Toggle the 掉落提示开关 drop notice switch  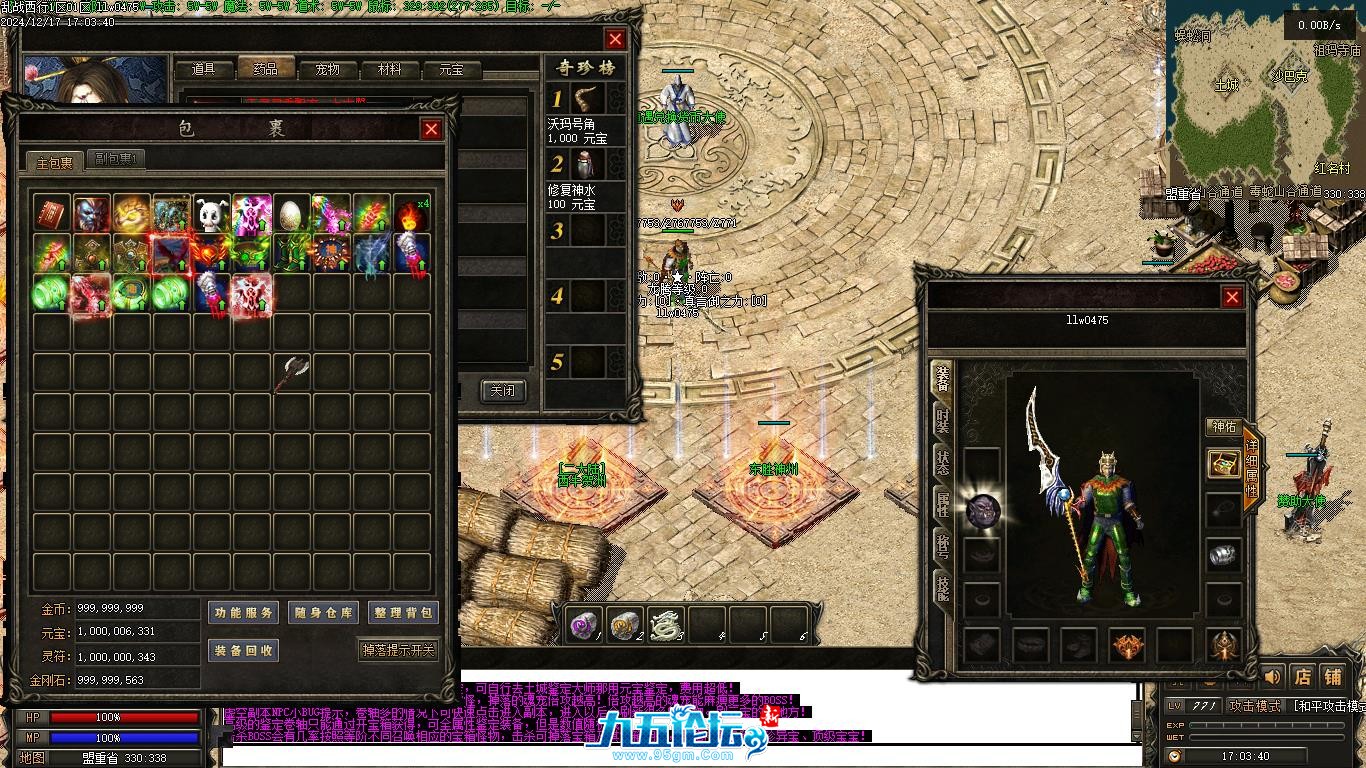pos(398,650)
